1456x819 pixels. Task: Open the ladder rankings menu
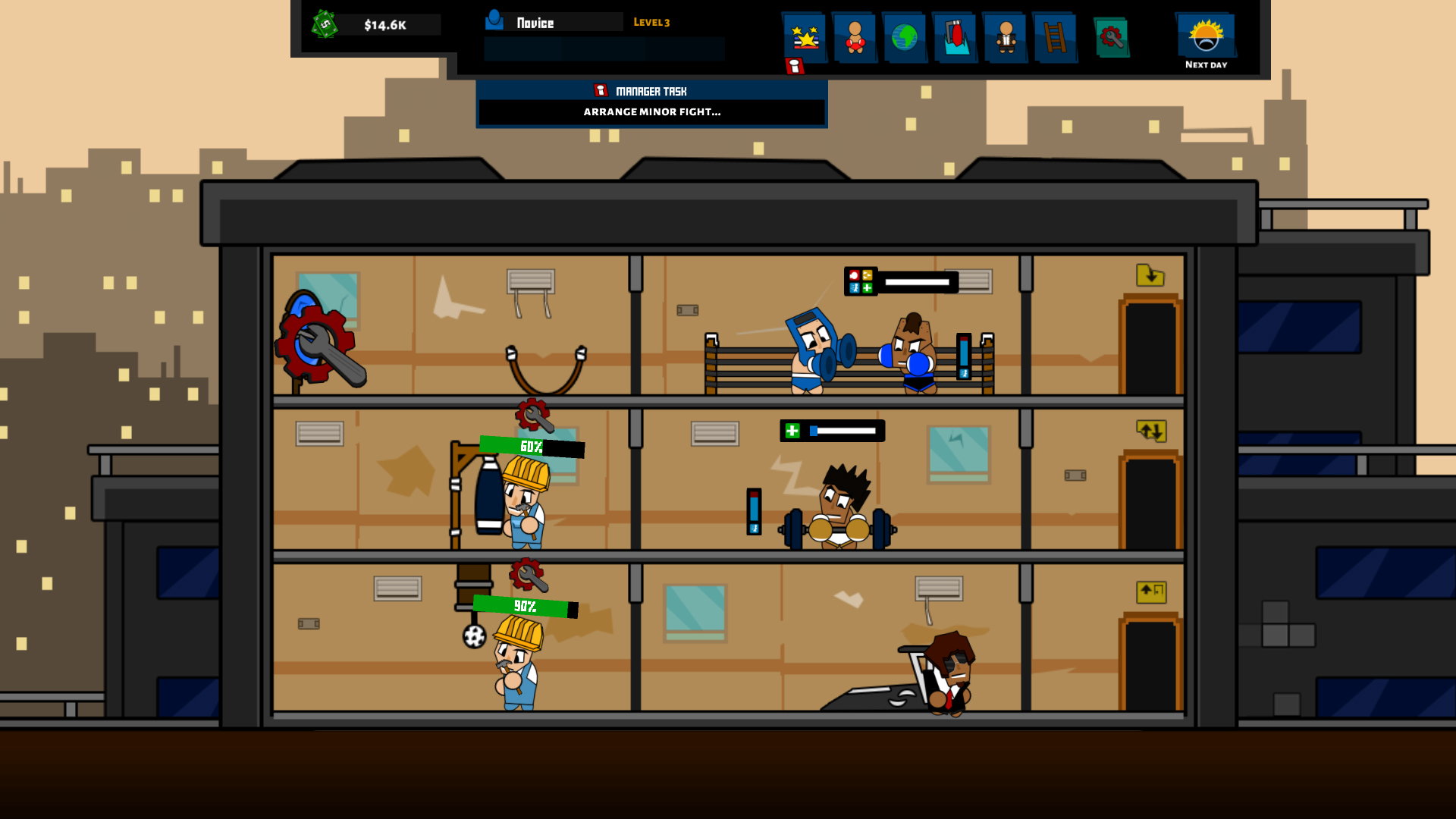[x=1055, y=36]
